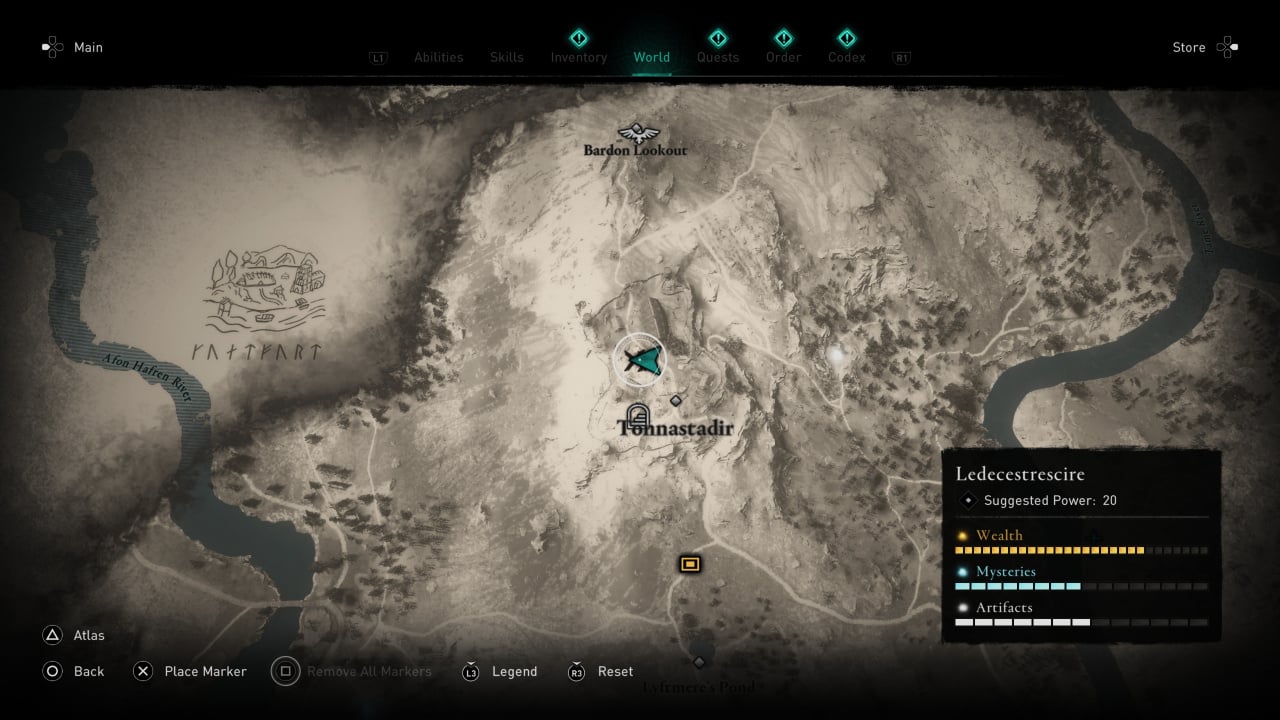Select the gold wealth chest marker
Viewport: 1280px width, 720px height.
pos(689,564)
